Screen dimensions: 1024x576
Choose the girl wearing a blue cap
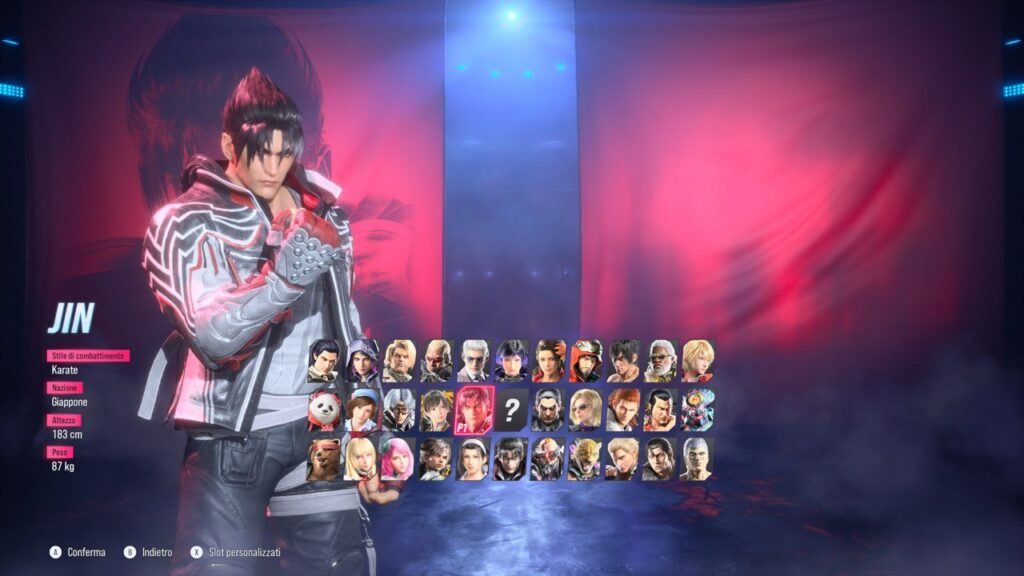361,409
